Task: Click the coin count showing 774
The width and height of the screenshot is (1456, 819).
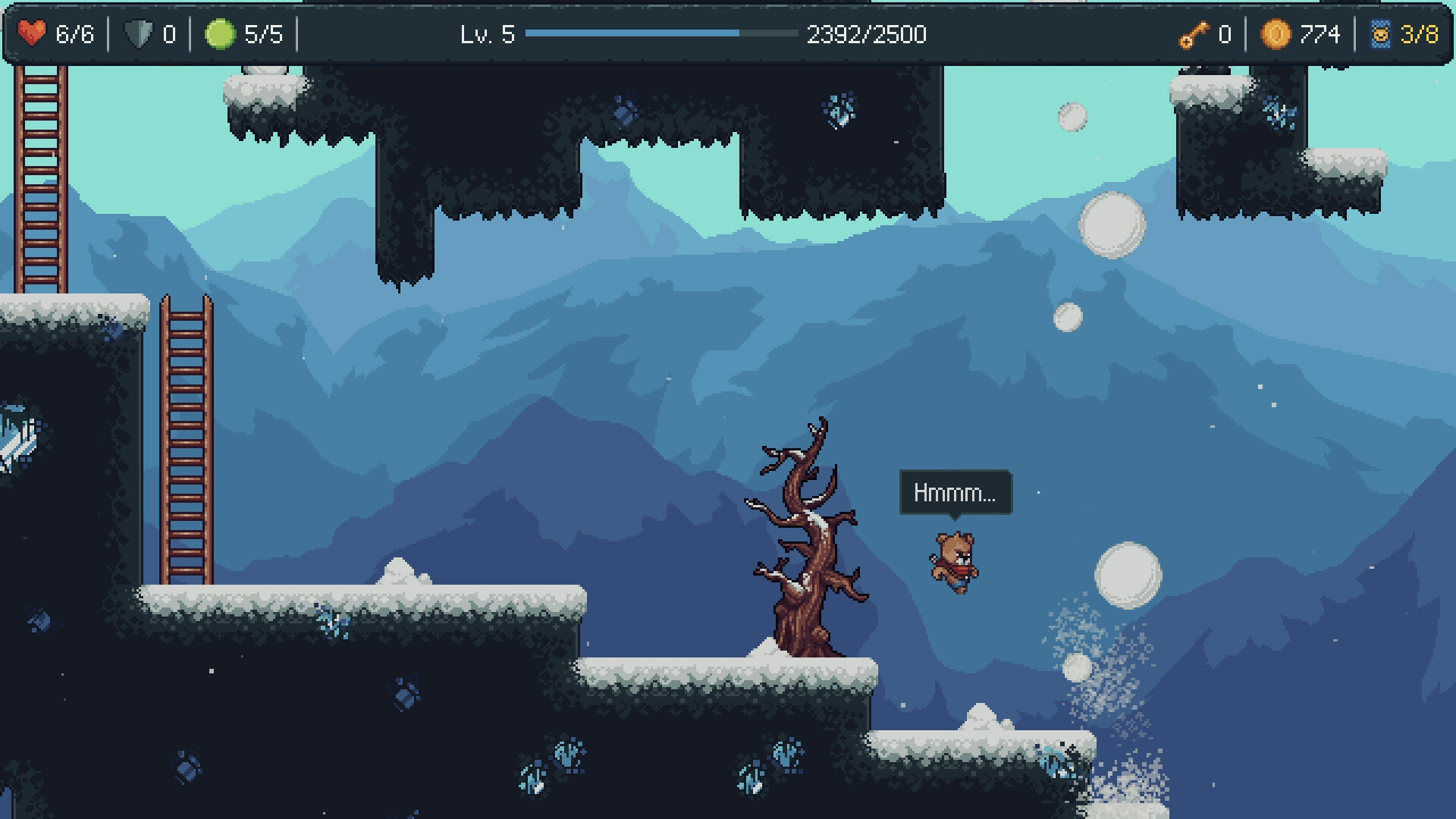Action: coord(1320,33)
